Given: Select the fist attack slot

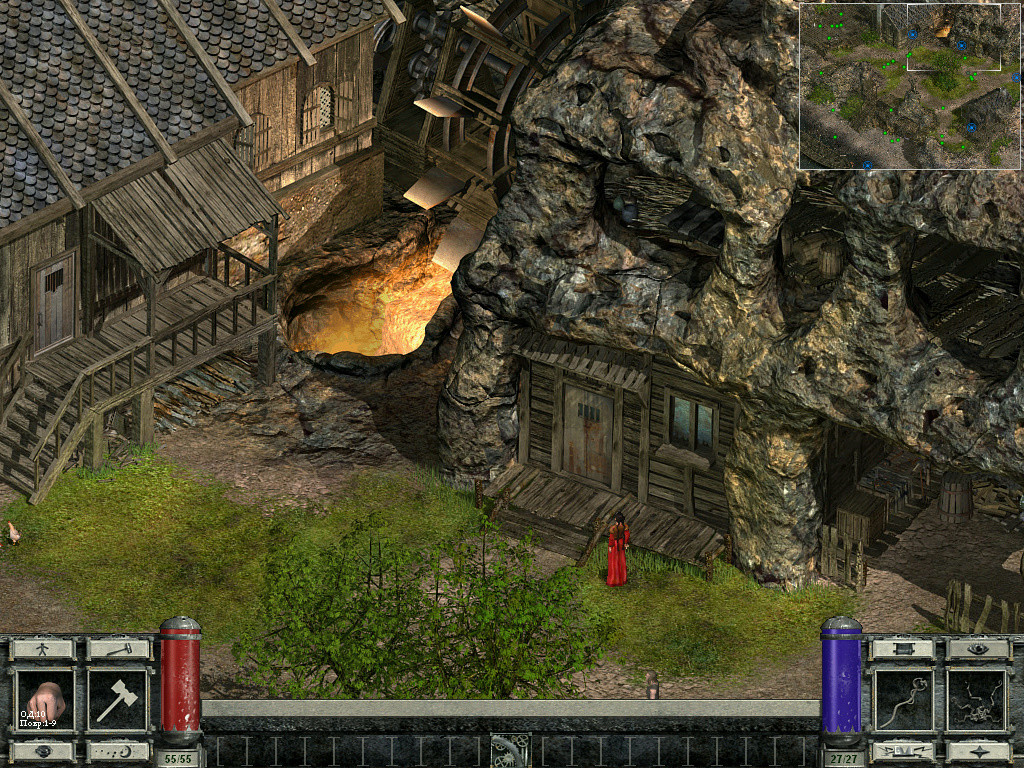Looking at the screenshot, I should tap(43, 700).
